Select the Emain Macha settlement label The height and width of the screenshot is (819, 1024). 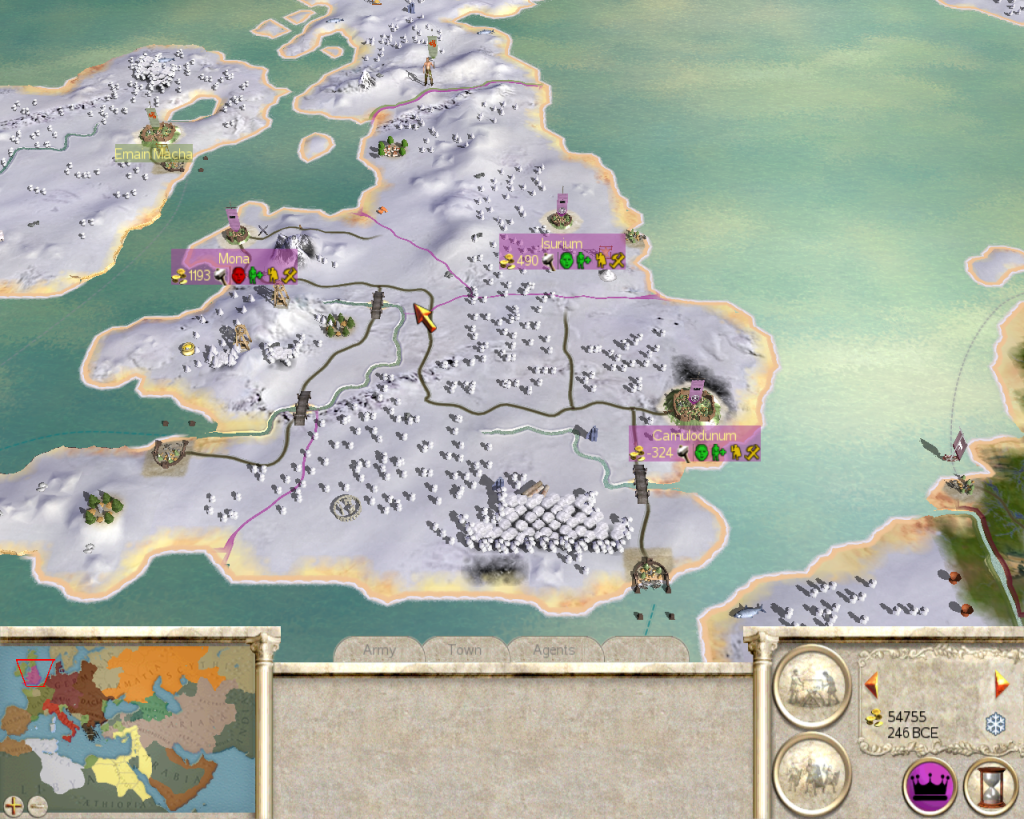[x=152, y=154]
